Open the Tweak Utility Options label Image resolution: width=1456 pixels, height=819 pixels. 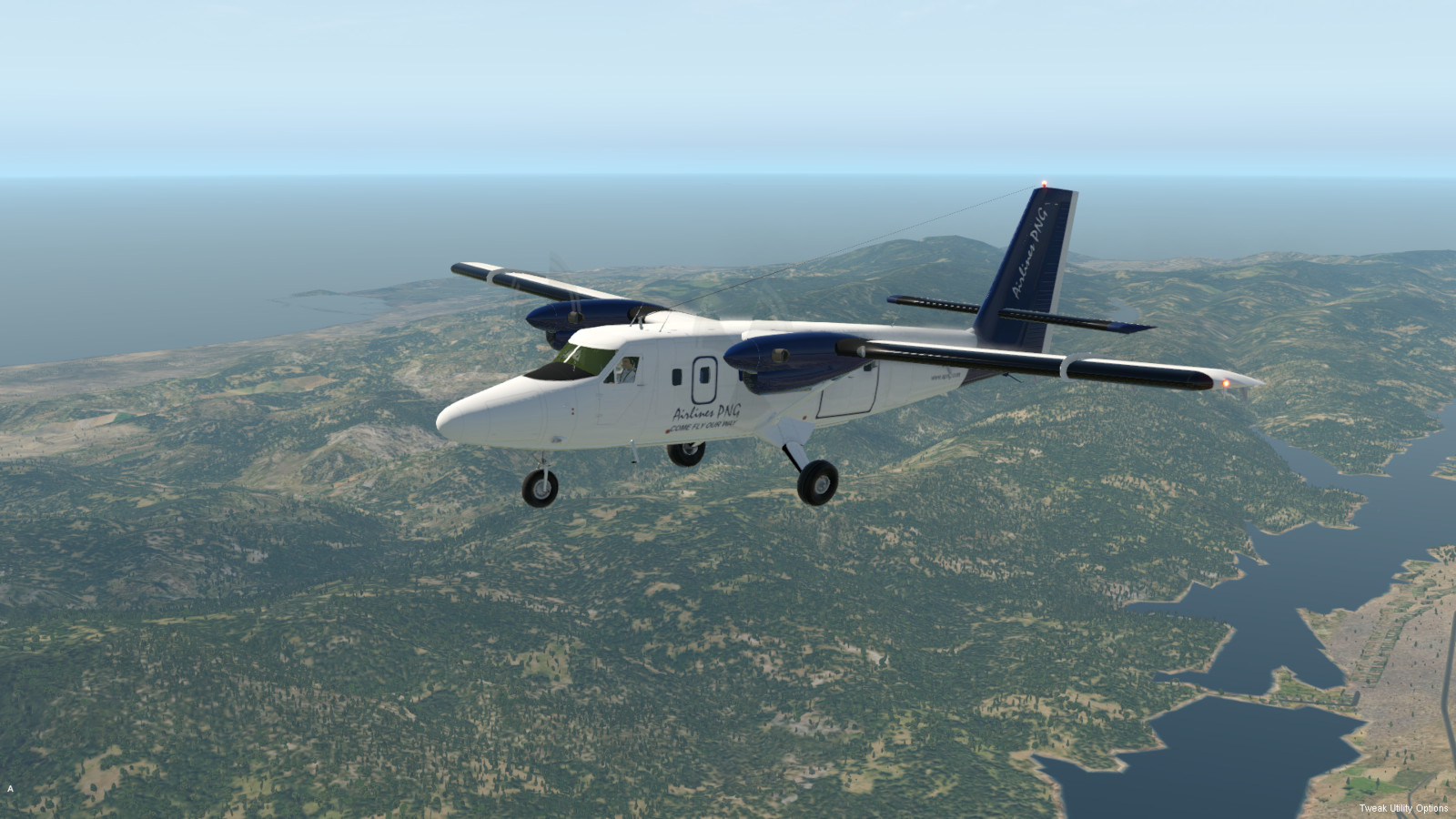click(1403, 808)
